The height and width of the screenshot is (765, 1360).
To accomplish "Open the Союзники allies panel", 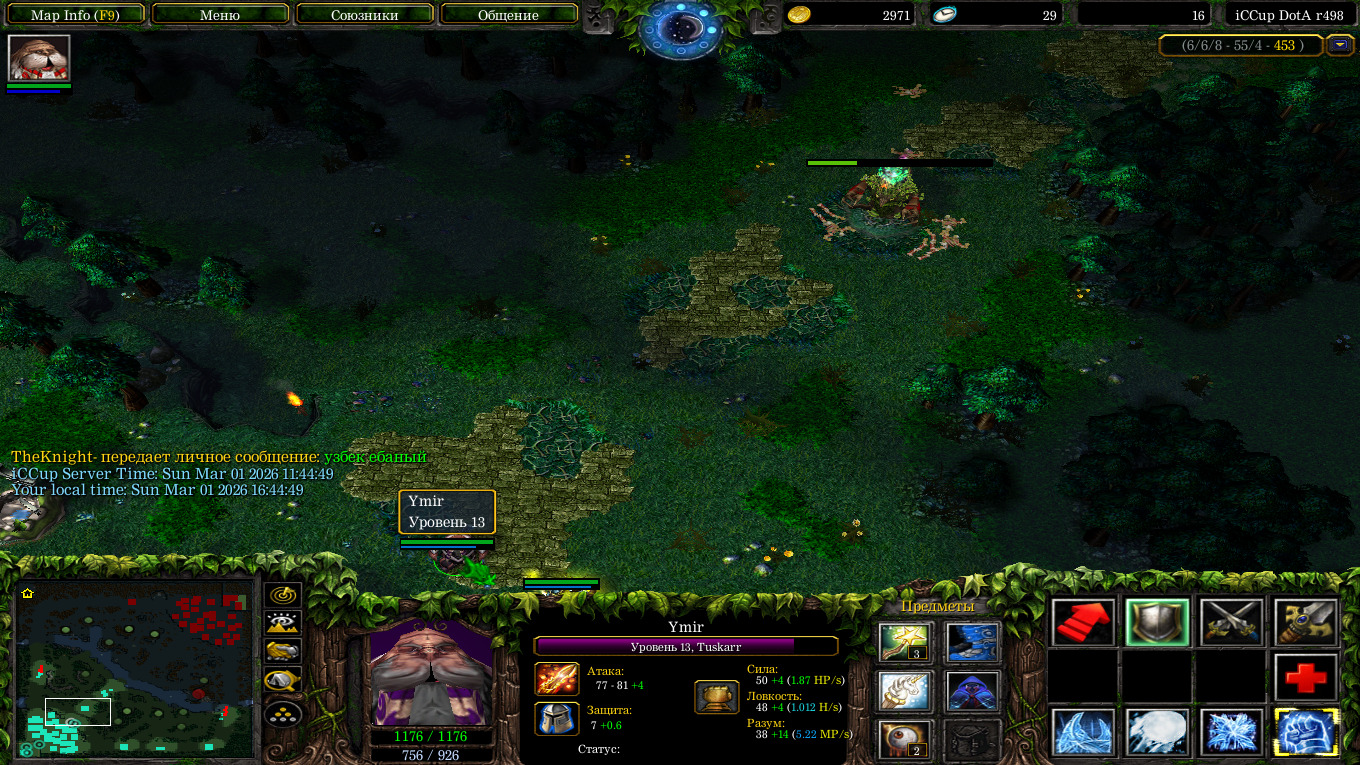I will [364, 15].
